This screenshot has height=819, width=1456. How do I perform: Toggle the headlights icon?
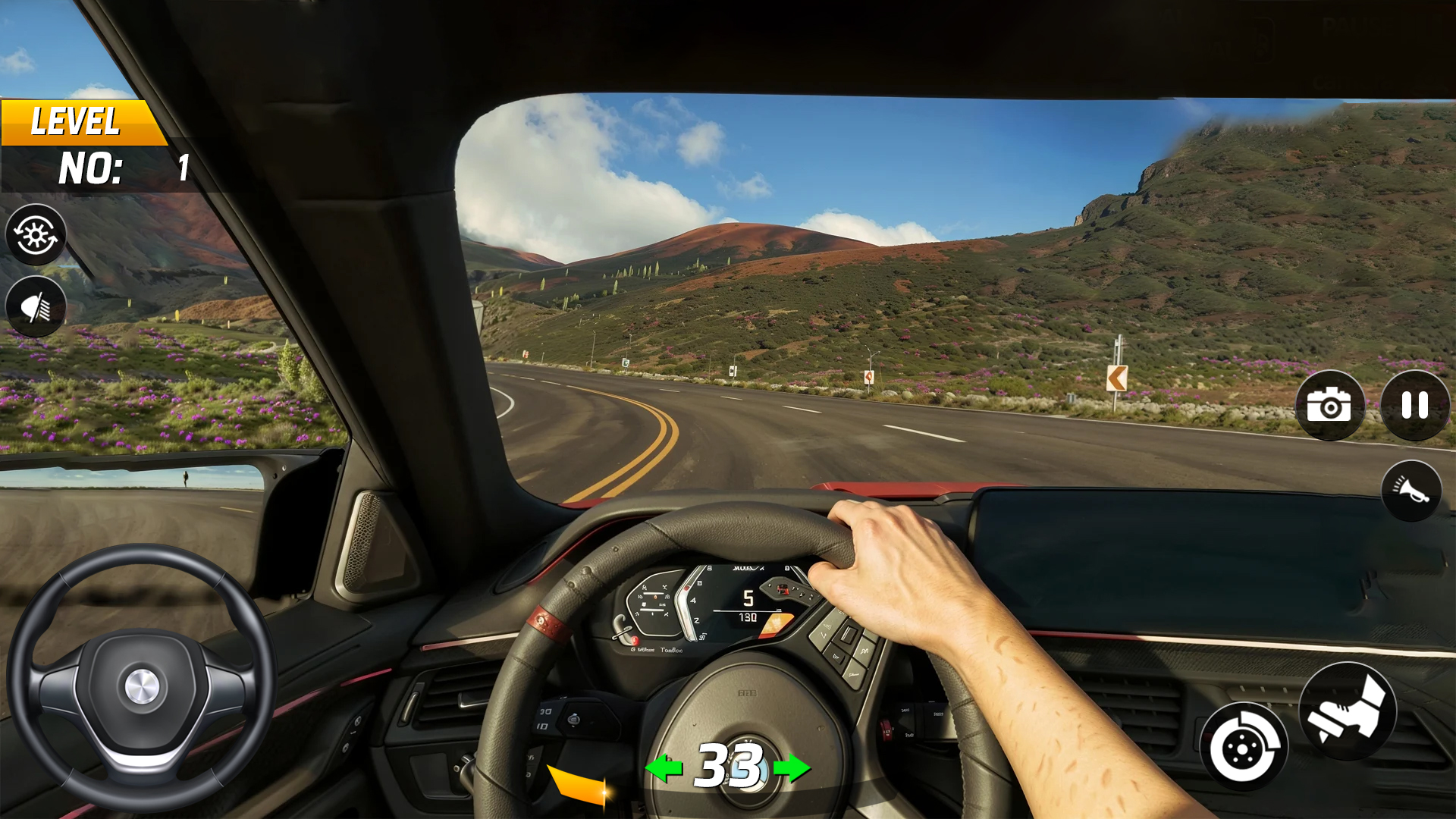pyautogui.click(x=36, y=307)
